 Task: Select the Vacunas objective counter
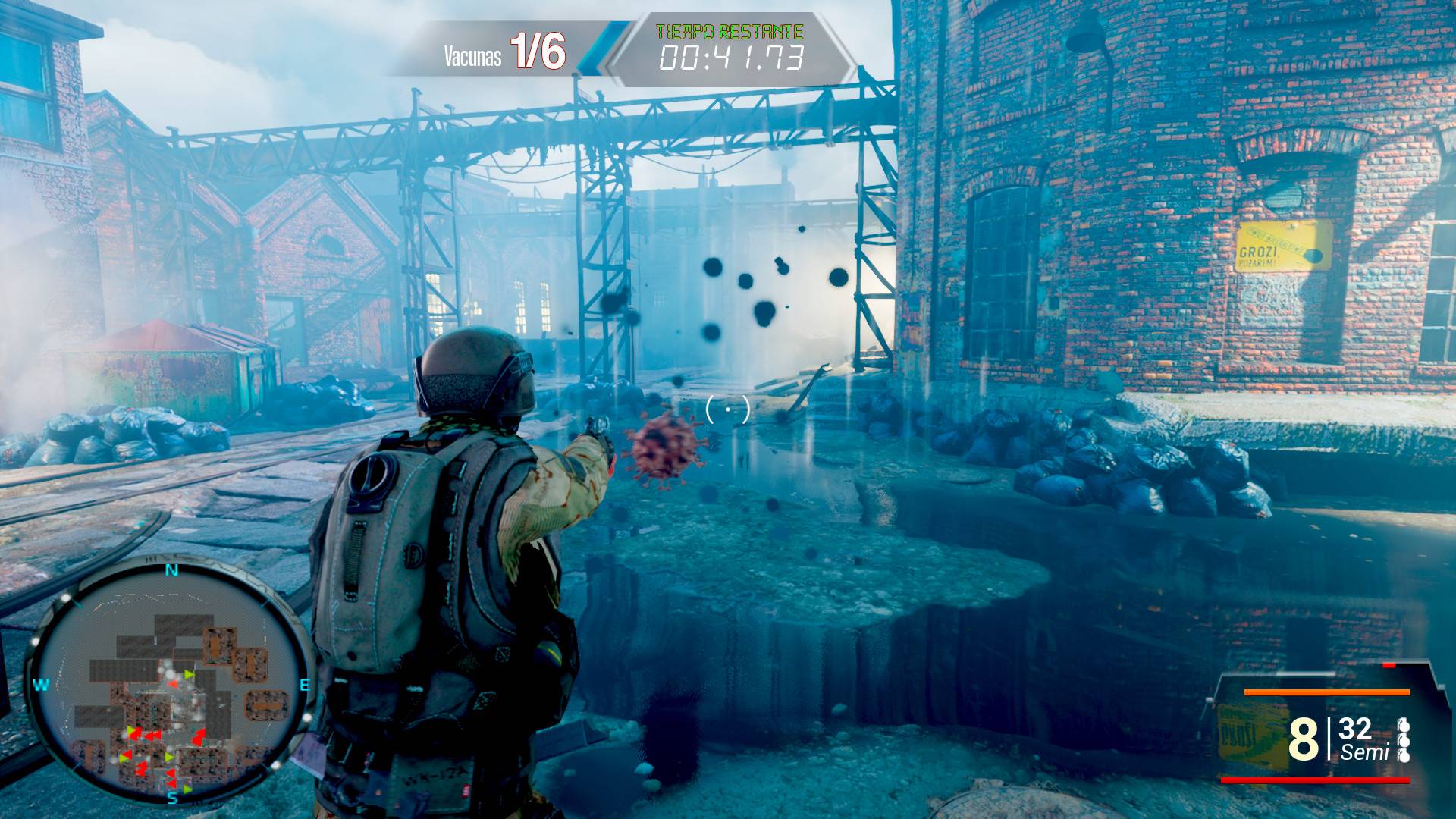pos(504,53)
